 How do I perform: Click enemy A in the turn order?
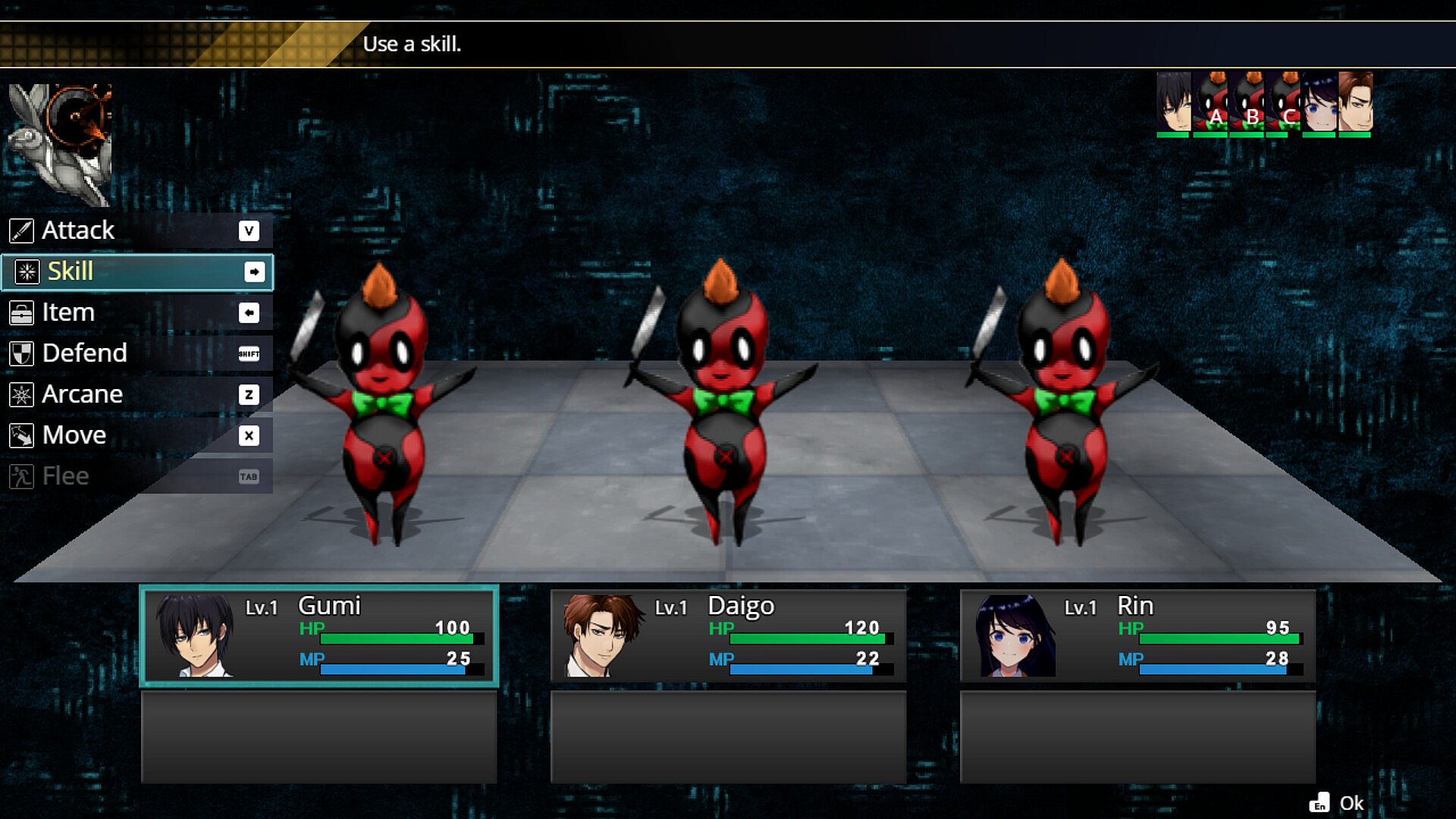point(1210,104)
